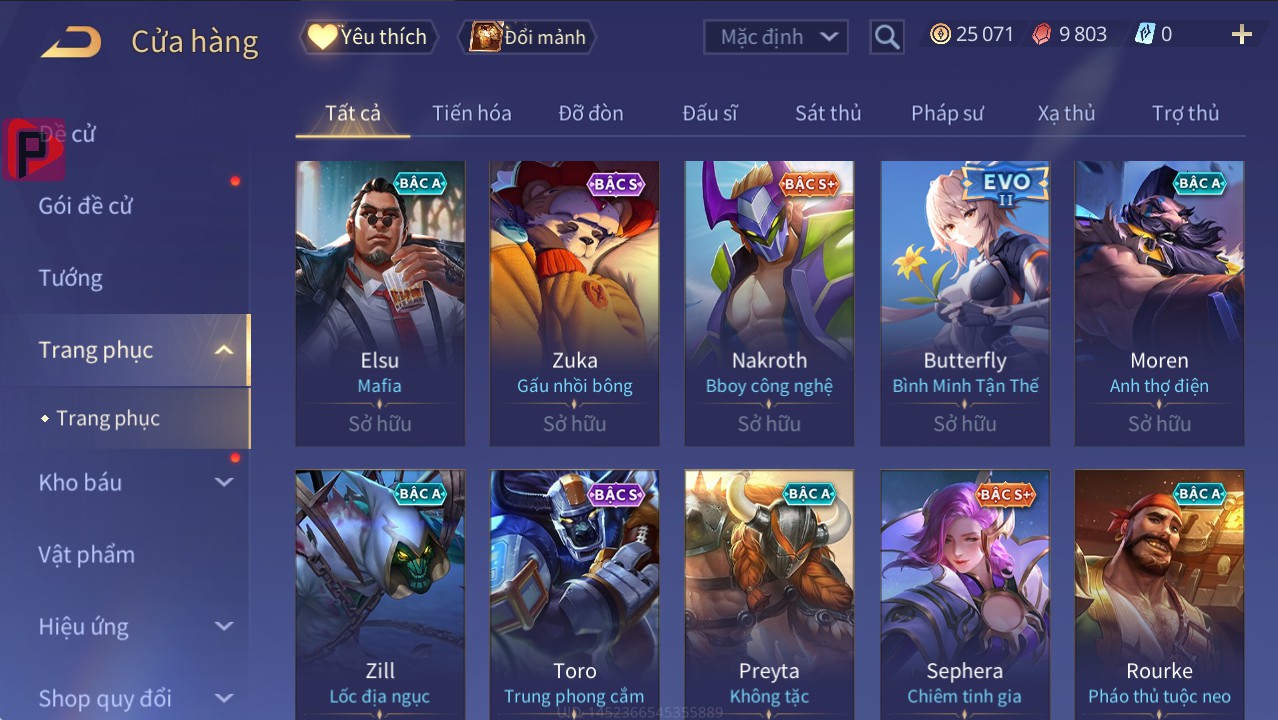
Task: View the Butterfly Bình Minh Tận Thế skin
Action: (x=965, y=302)
